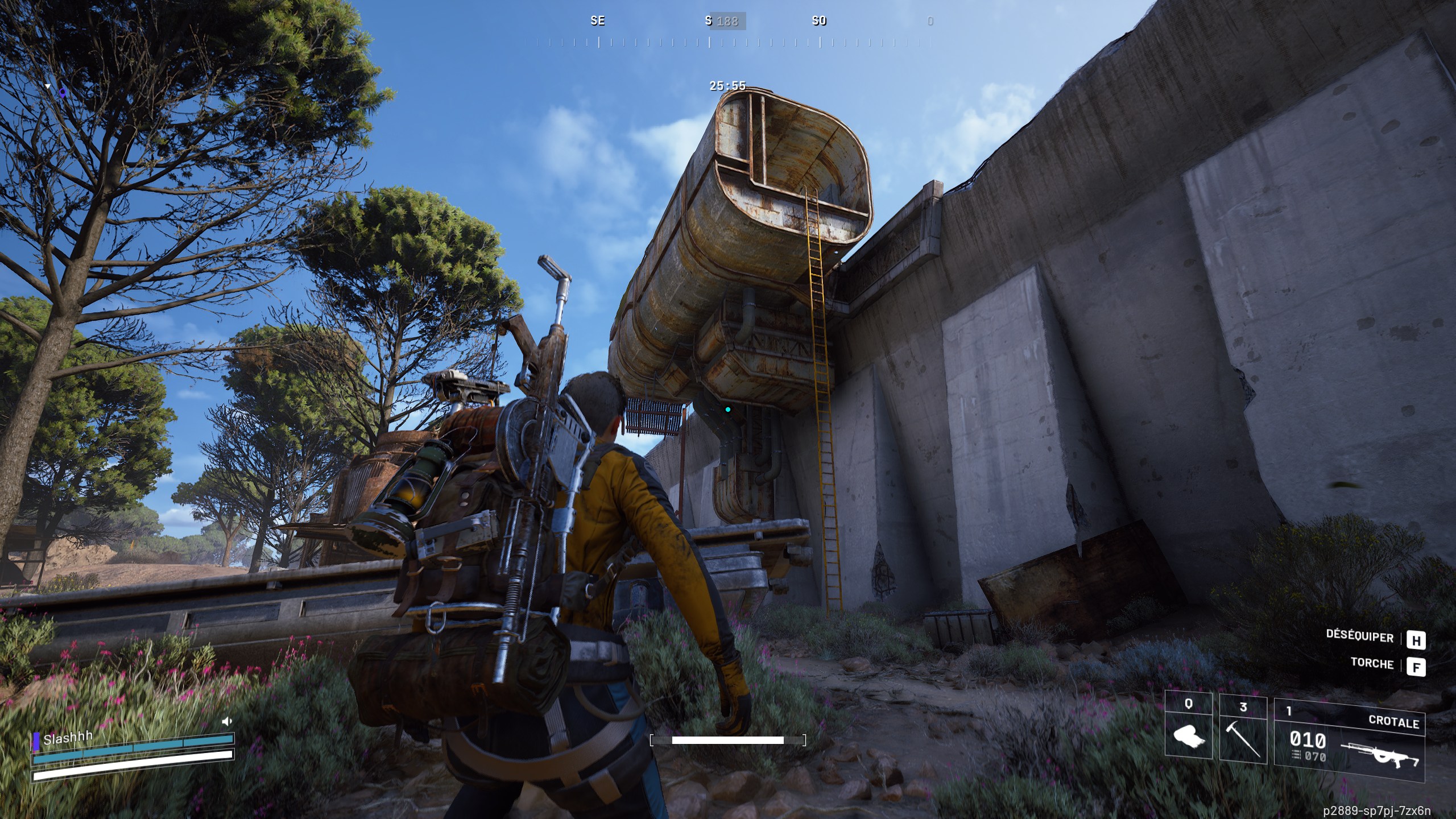Open the highlighted 188 heading readout on compass
1456x819 pixels.
(729, 22)
